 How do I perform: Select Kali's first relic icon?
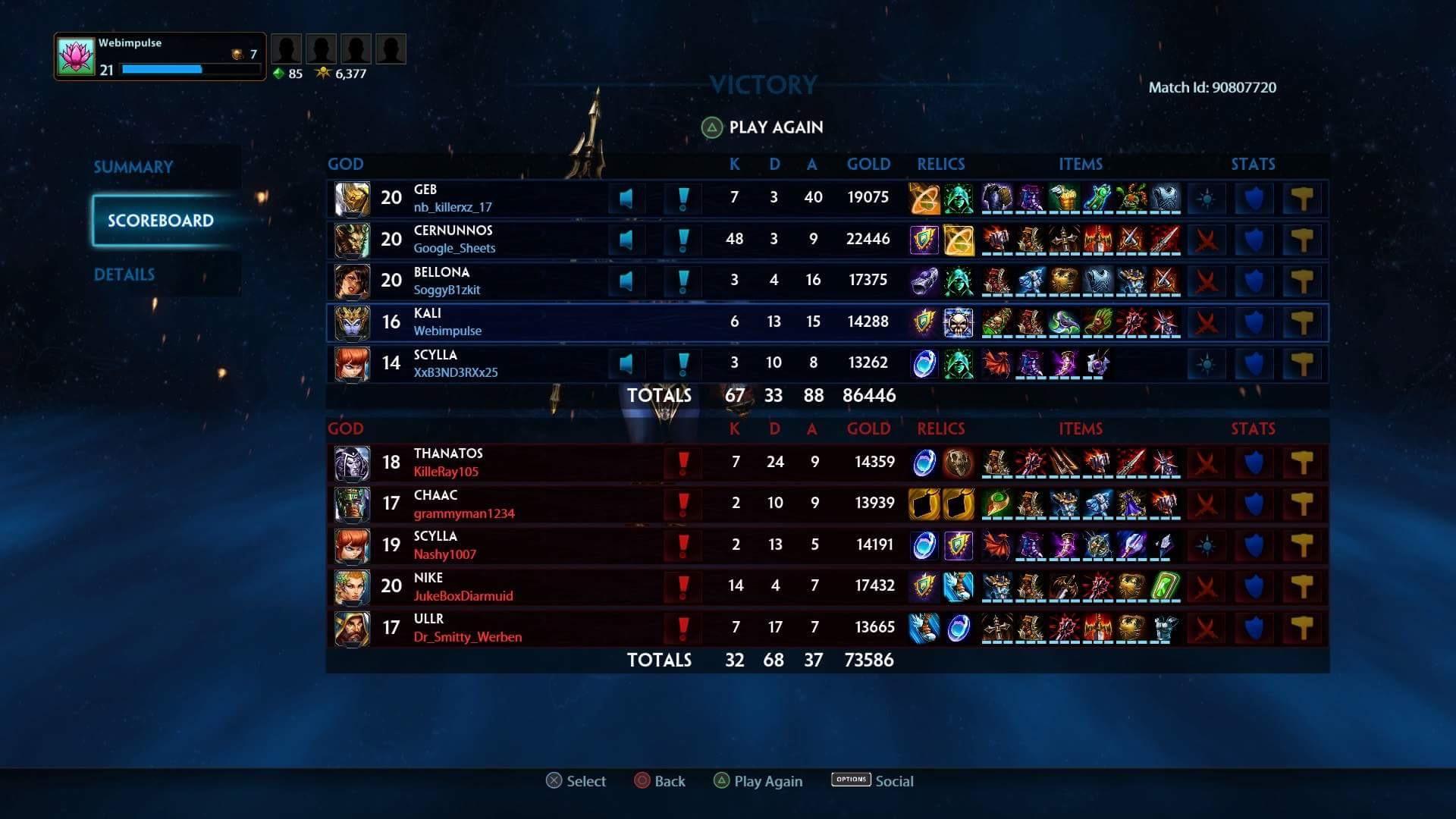pos(923,322)
